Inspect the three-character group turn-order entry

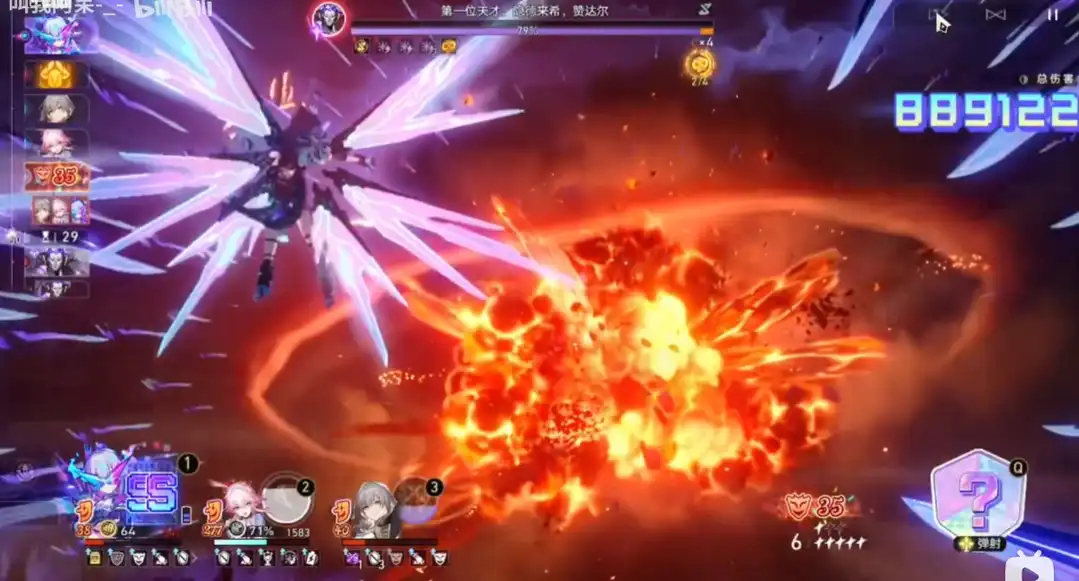[62, 210]
